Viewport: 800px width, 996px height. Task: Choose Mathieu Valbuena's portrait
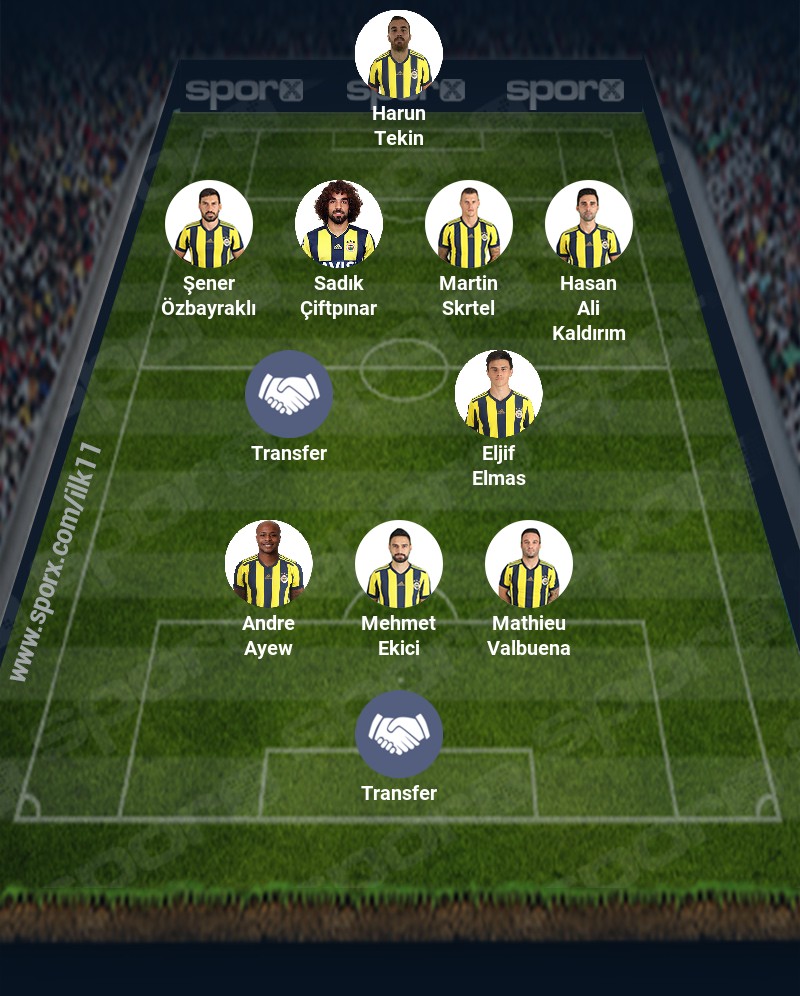pyautogui.click(x=529, y=564)
